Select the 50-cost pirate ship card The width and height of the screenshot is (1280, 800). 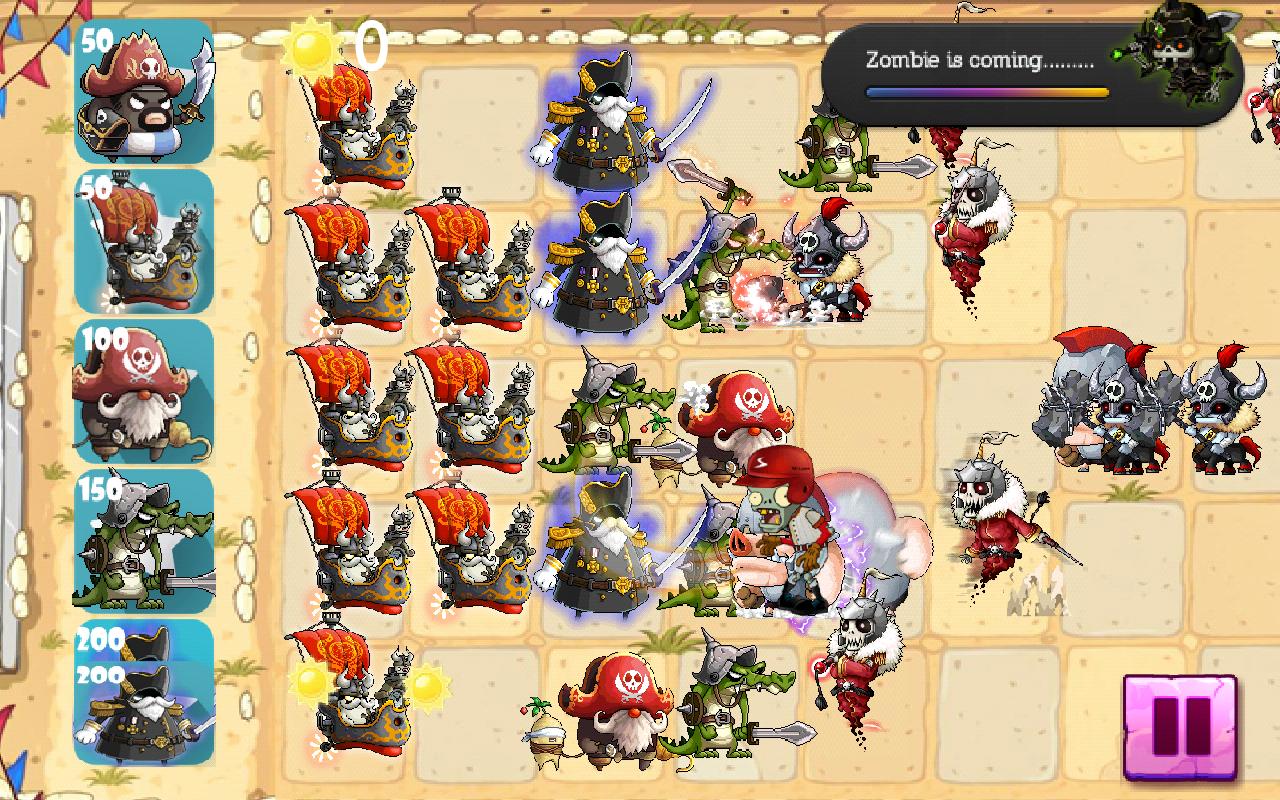pyautogui.click(x=144, y=243)
